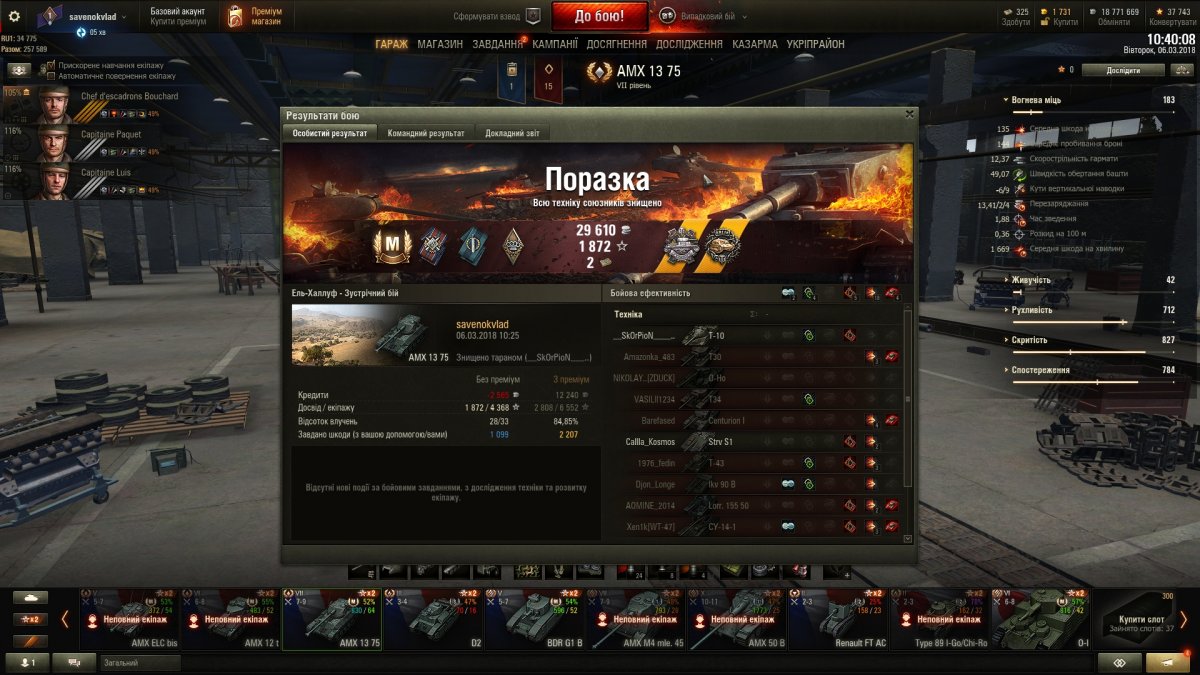Close the battle results window
The image size is (1200, 675).
pyautogui.click(x=909, y=114)
